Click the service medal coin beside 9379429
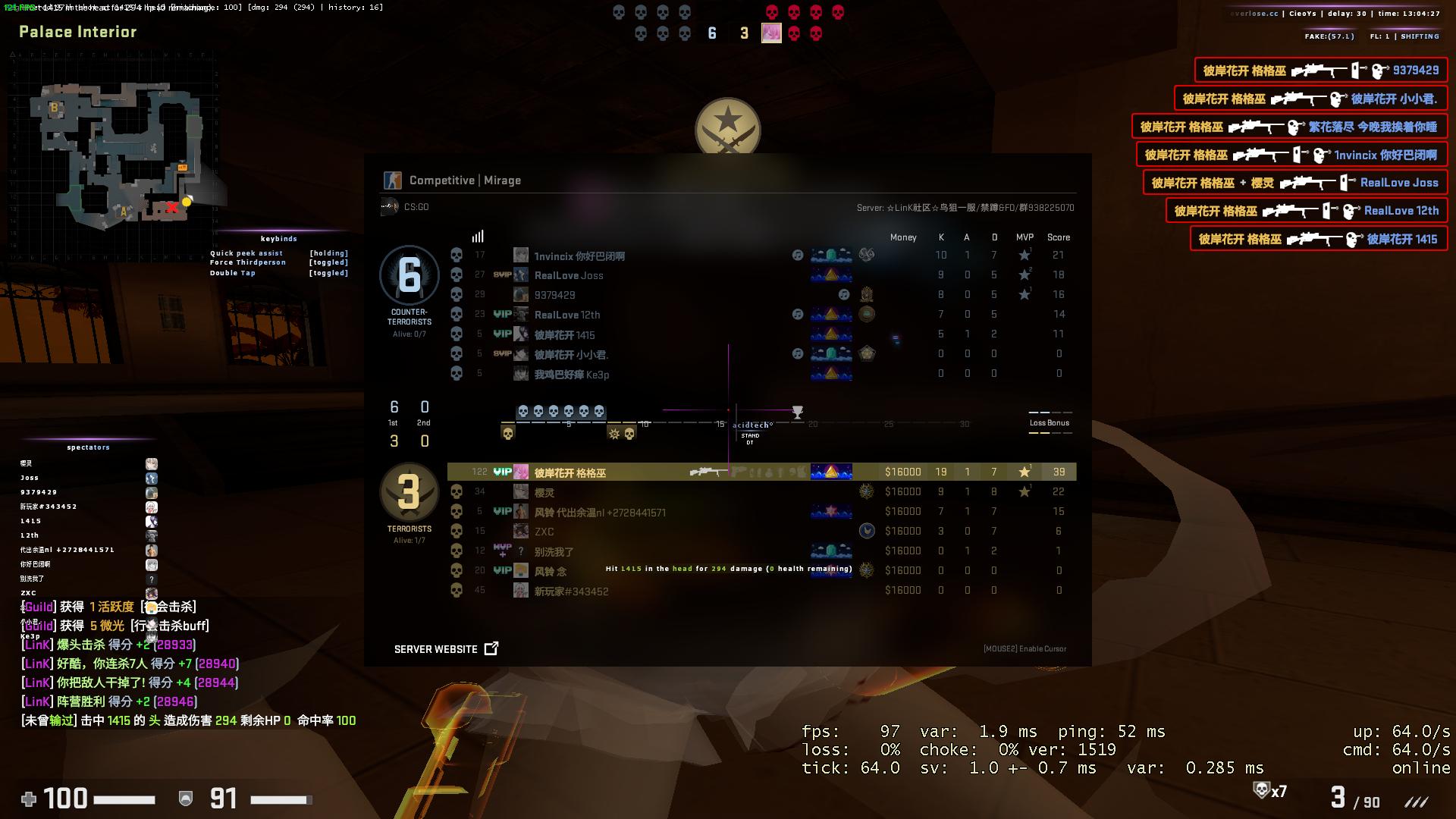Image resolution: width=1456 pixels, height=819 pixels. 867,294
